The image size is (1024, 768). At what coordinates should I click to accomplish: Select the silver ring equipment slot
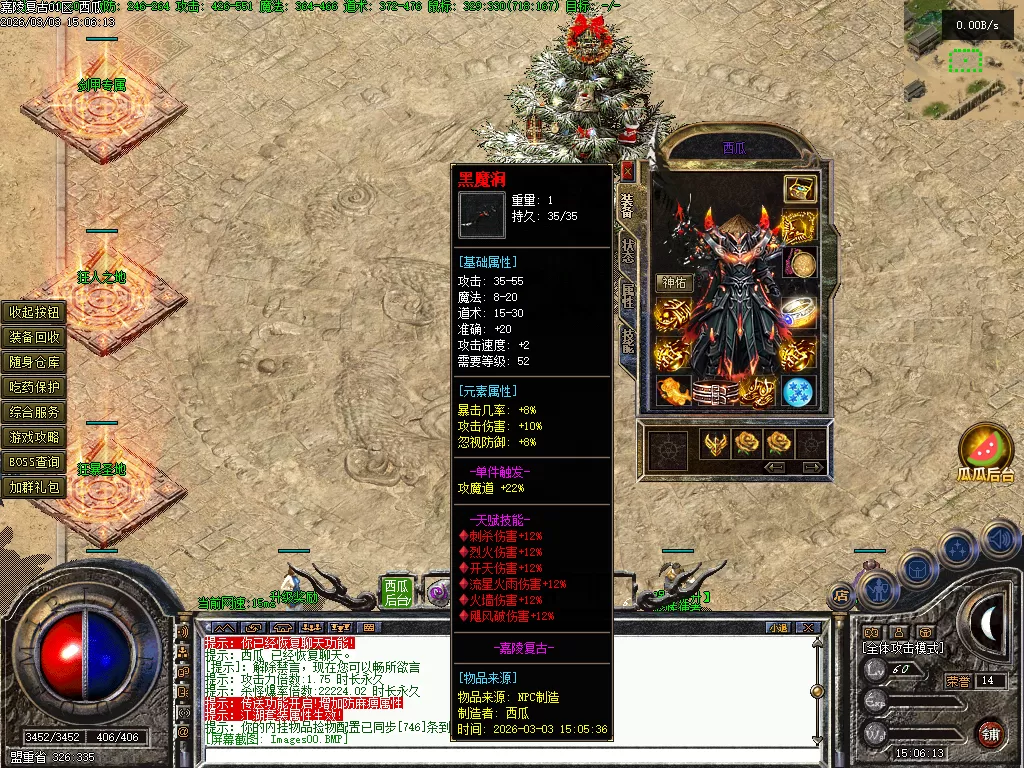798,309
